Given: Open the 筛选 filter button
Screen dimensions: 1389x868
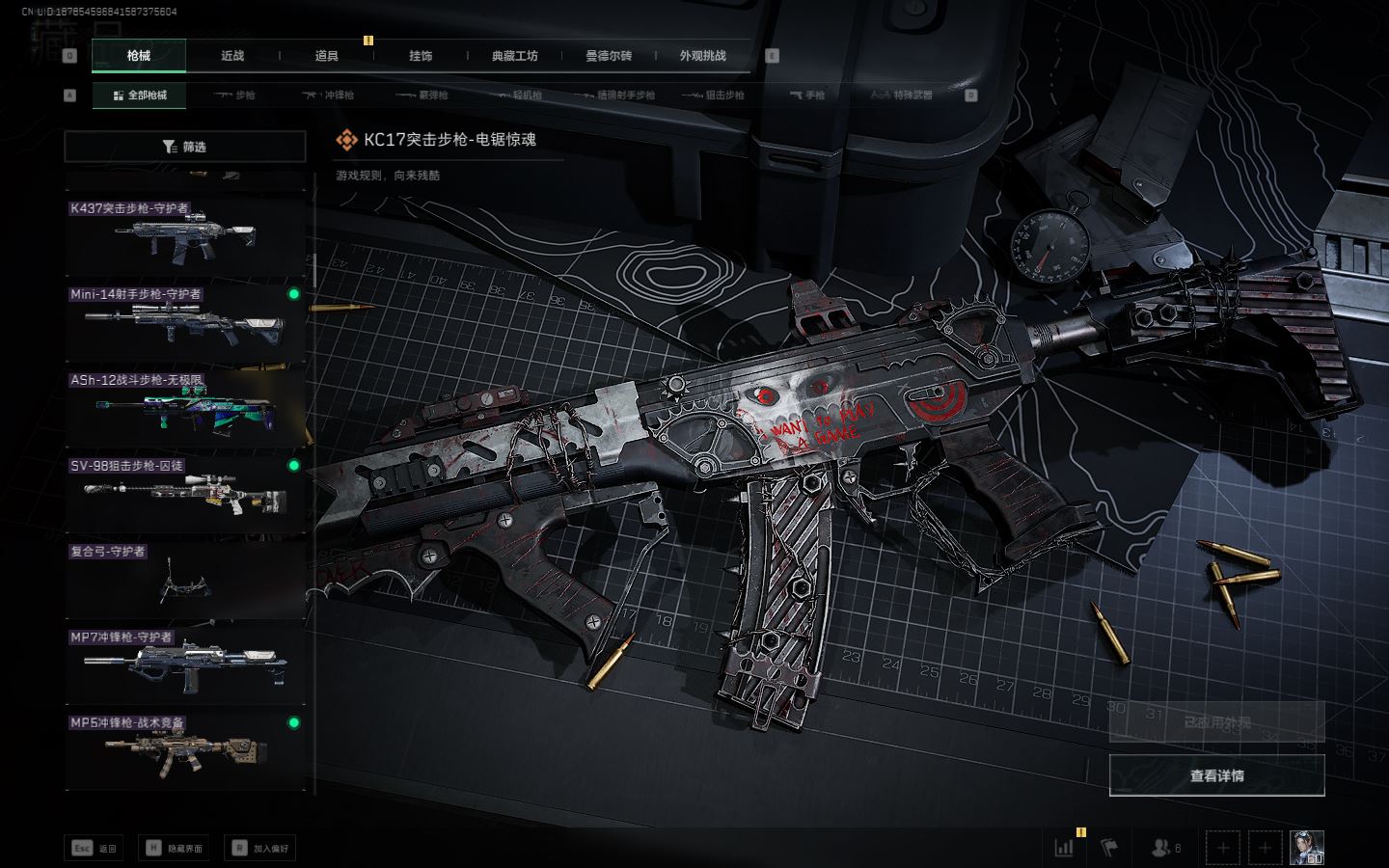Looking at the screenshot, I should (x=185, y=147).
